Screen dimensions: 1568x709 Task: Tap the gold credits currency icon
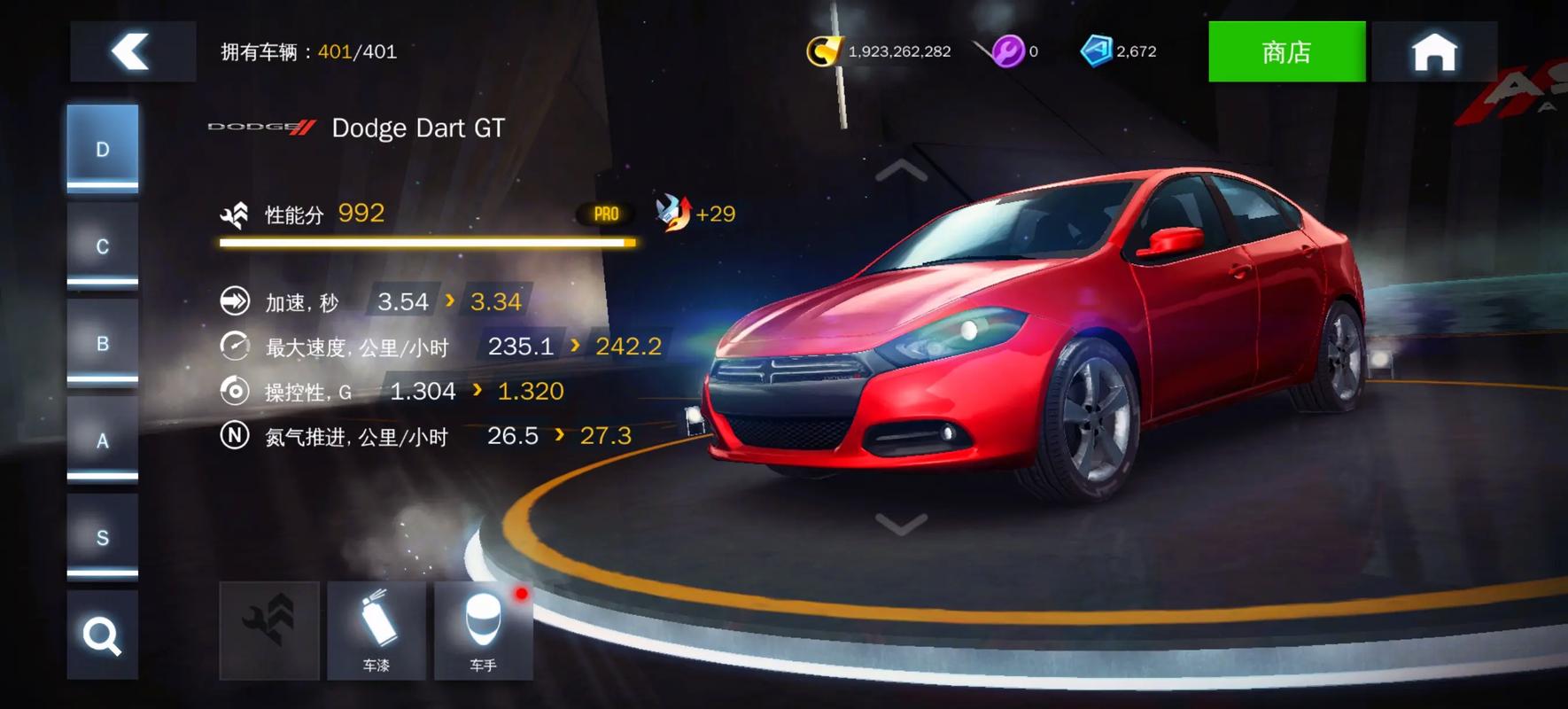click(x=823, y=51)
